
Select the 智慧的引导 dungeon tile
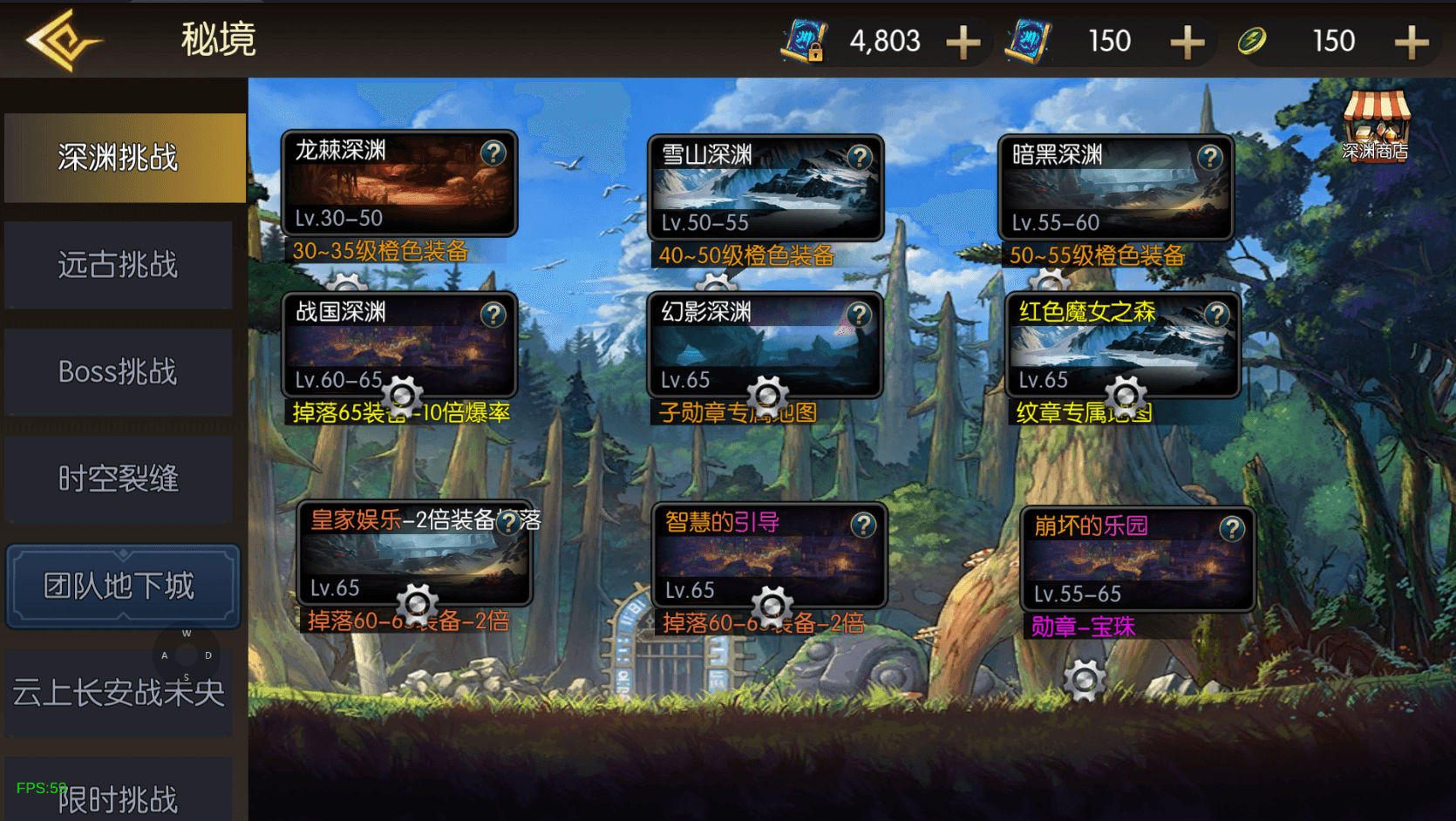[769, 556]
